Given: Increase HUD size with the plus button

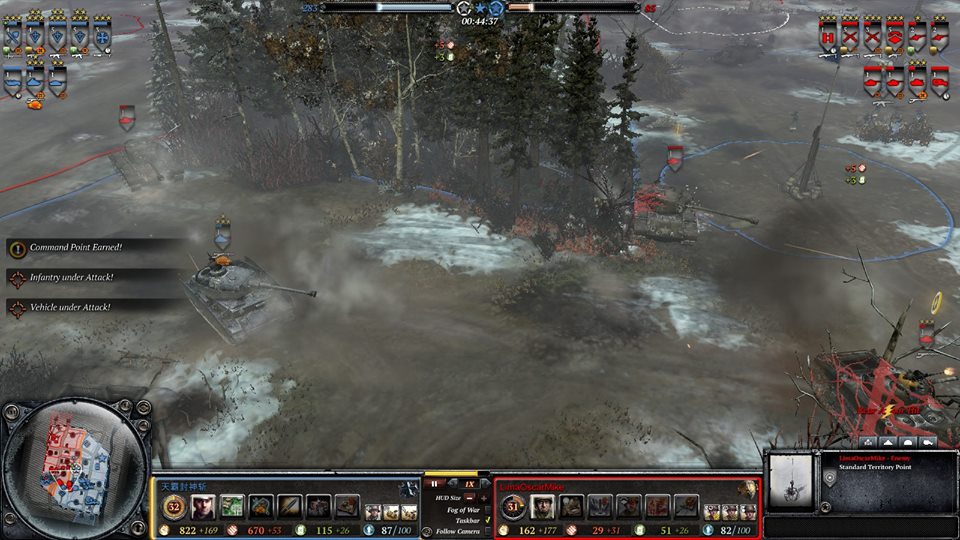Looking at the screenshot, I should 485,497.
